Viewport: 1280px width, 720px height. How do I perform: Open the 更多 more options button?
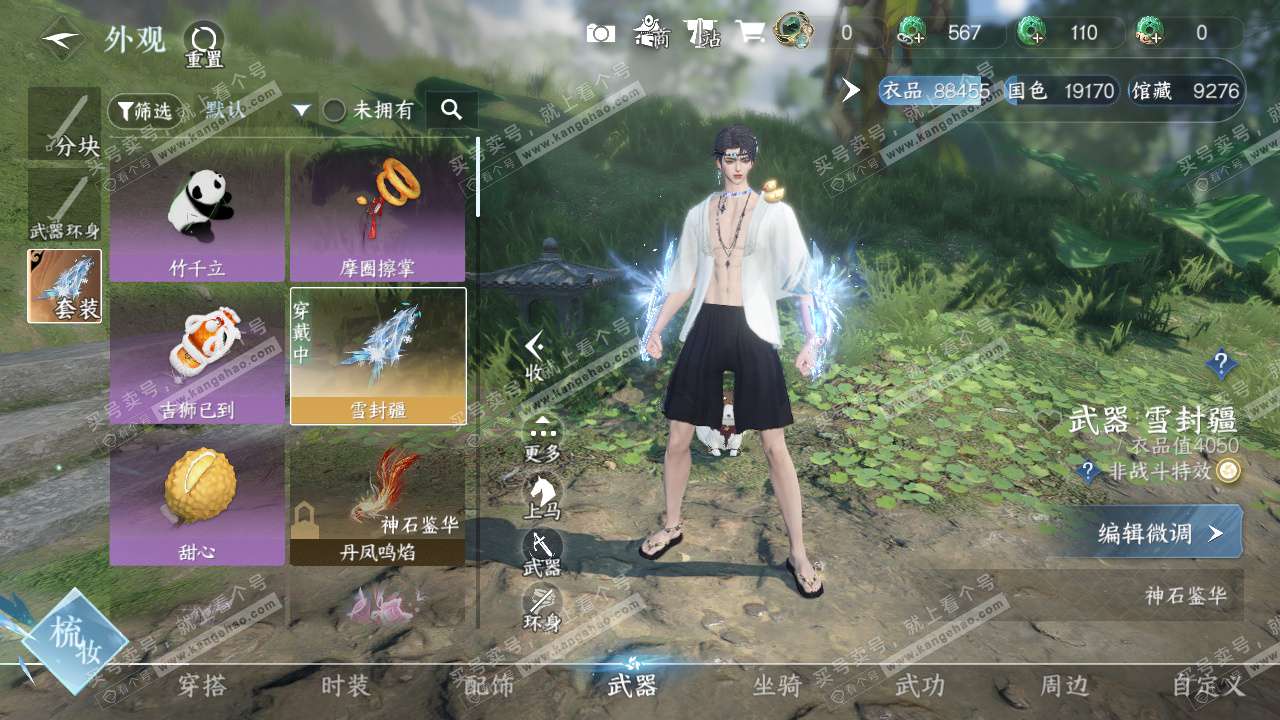tap(542, 439)
